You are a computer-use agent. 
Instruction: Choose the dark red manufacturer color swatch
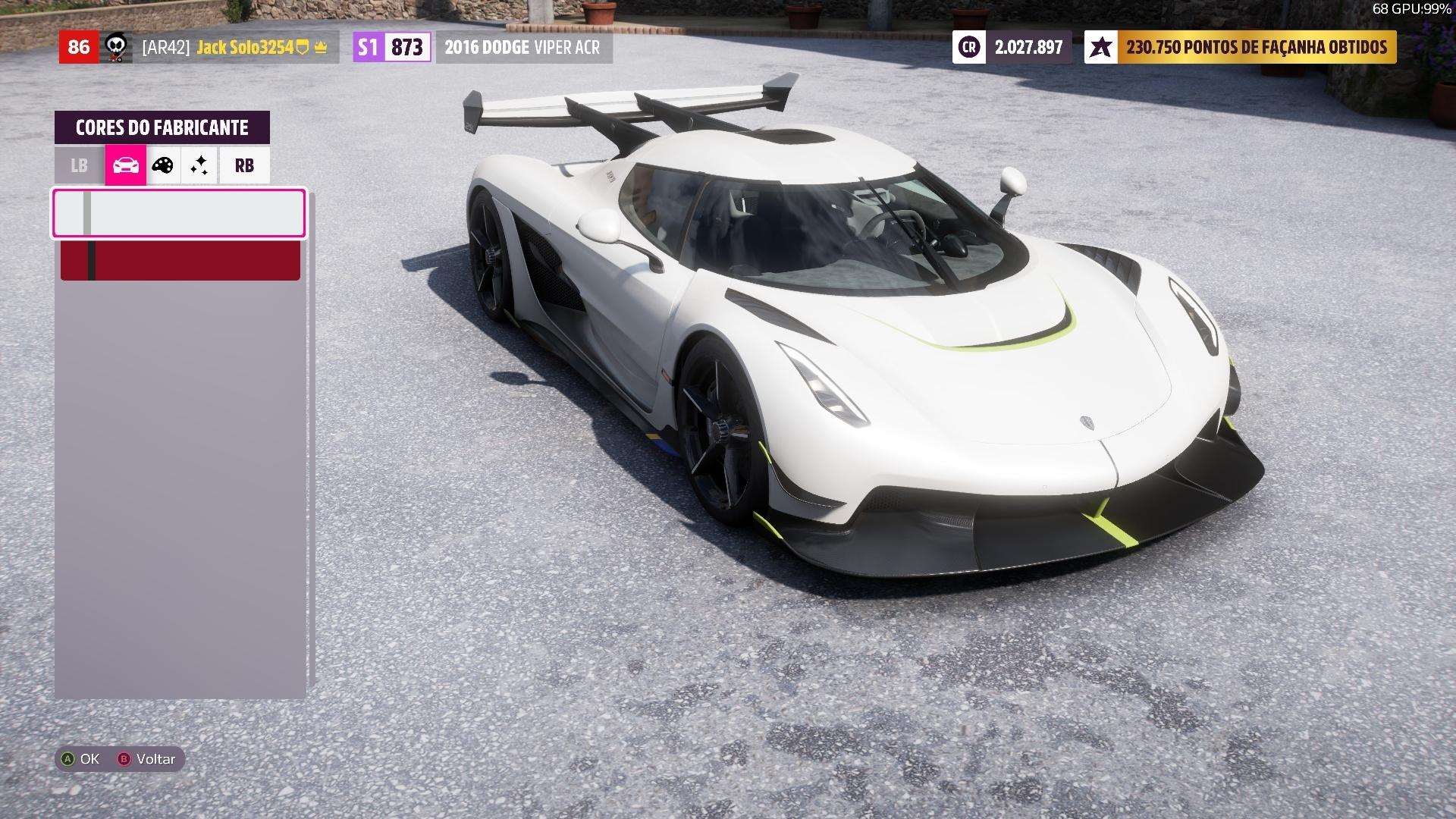point(180,260)
